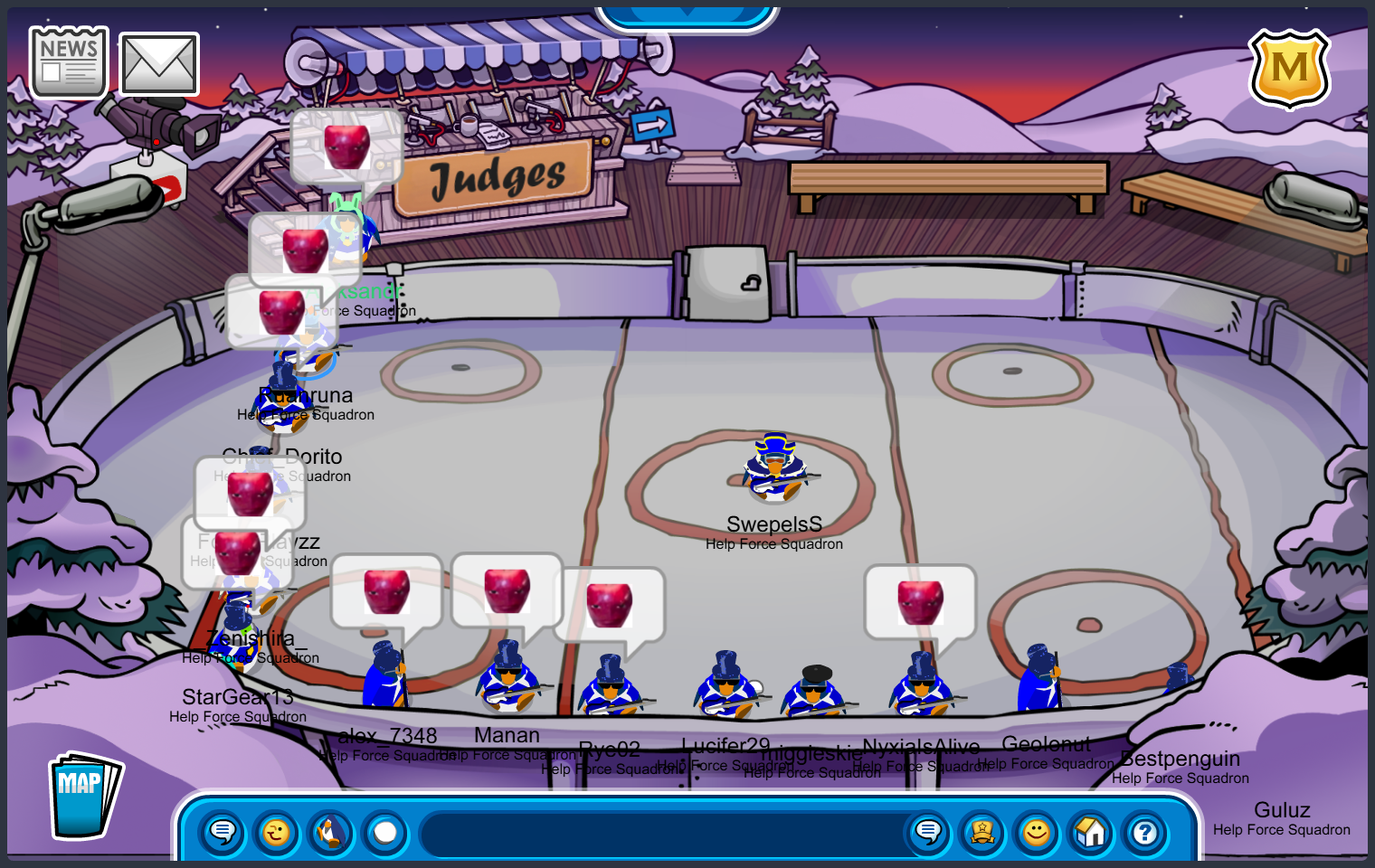Screen dimensions: 1375x868
Task: Open the News newspaper
Action: click(x=69, y=62)
